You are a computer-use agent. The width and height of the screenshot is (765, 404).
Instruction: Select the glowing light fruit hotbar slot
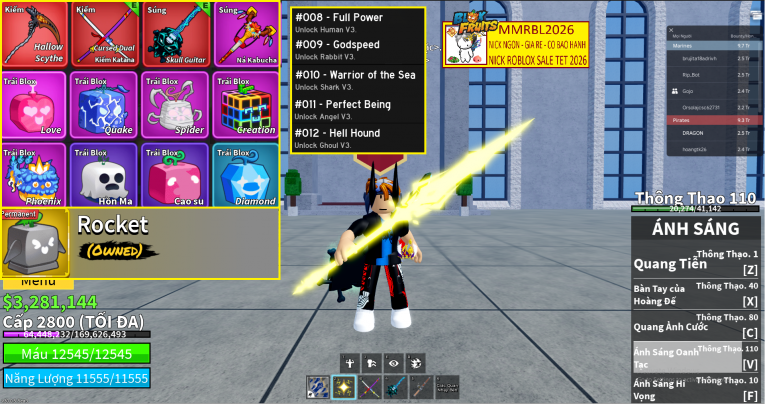point(344,388)
